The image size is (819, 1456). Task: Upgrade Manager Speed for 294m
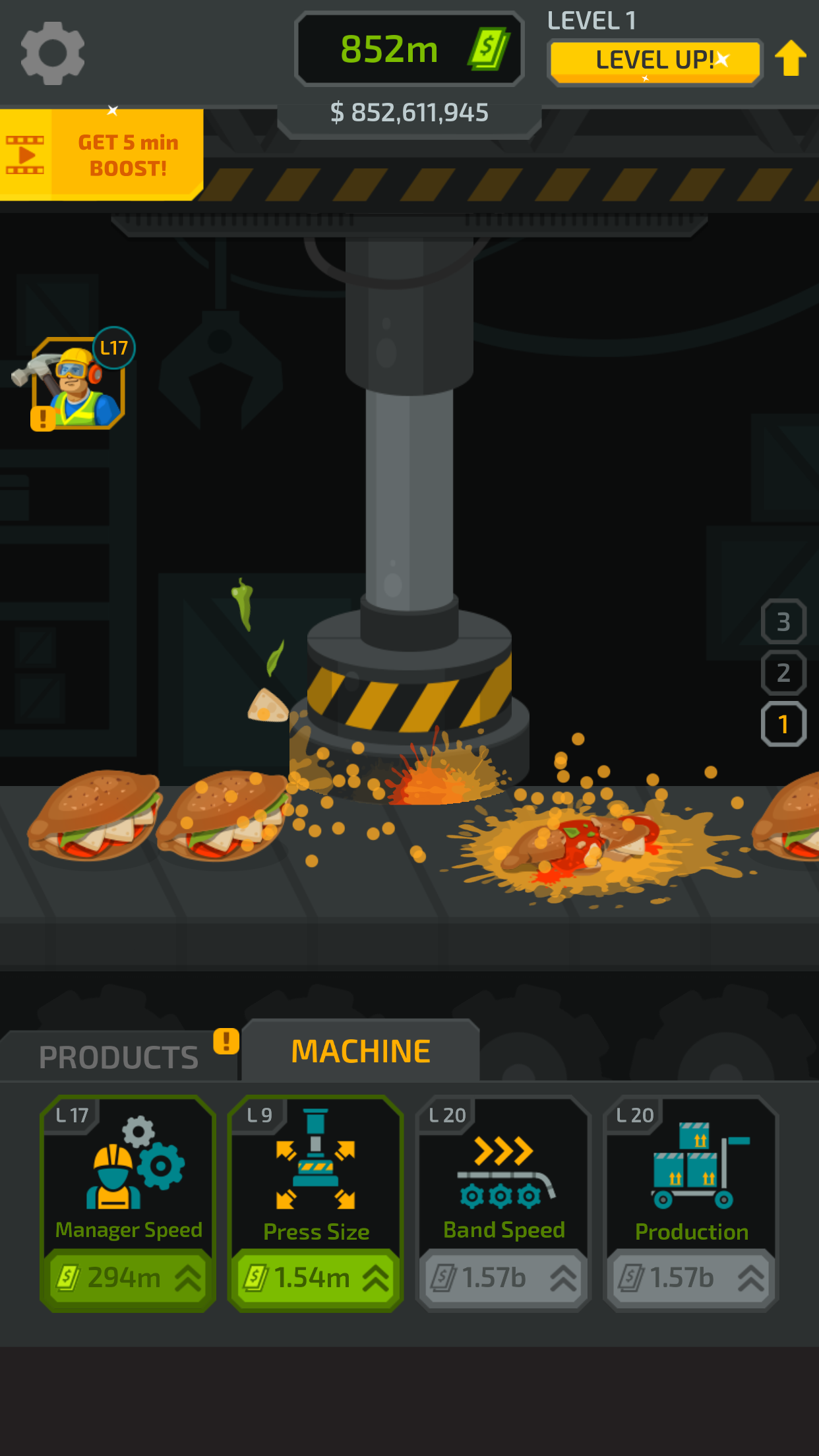click(x=128, y=1278)
